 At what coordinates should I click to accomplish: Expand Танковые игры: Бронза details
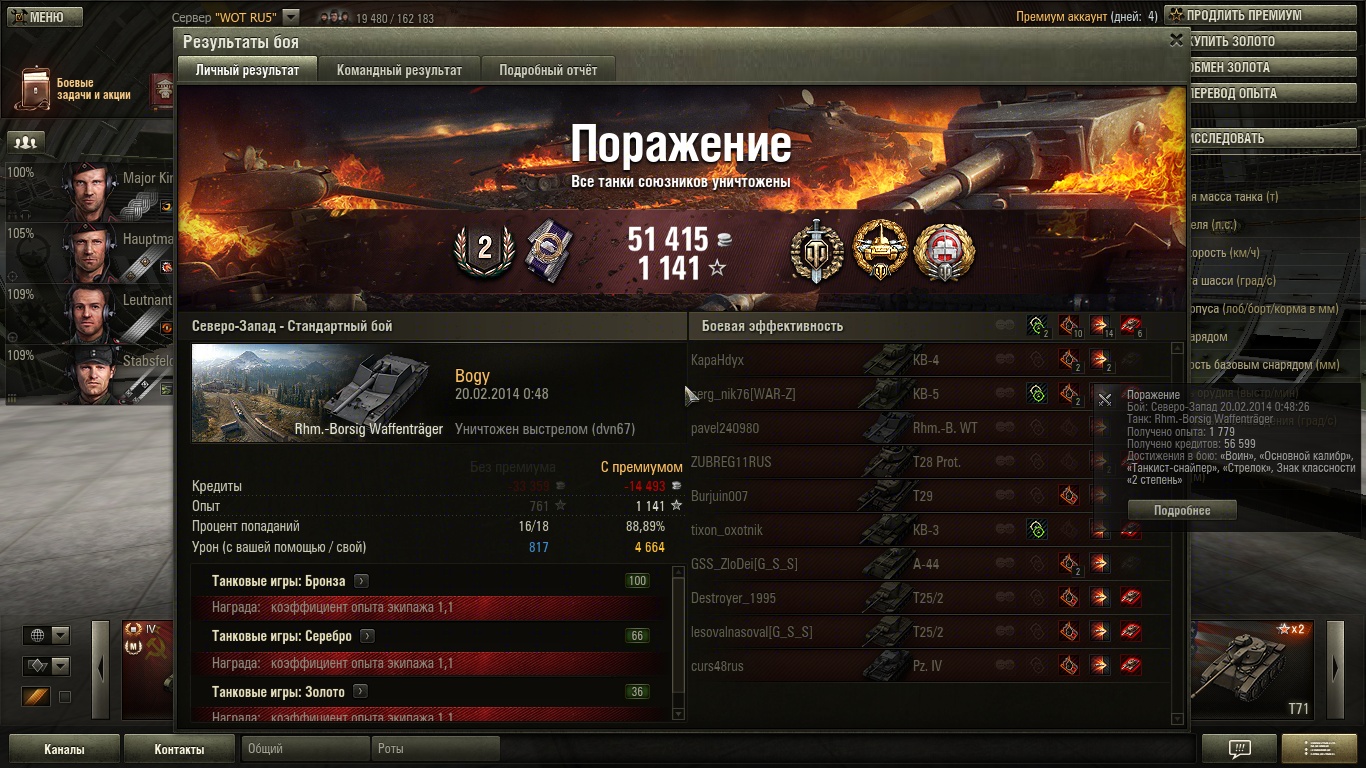point(361,581)
